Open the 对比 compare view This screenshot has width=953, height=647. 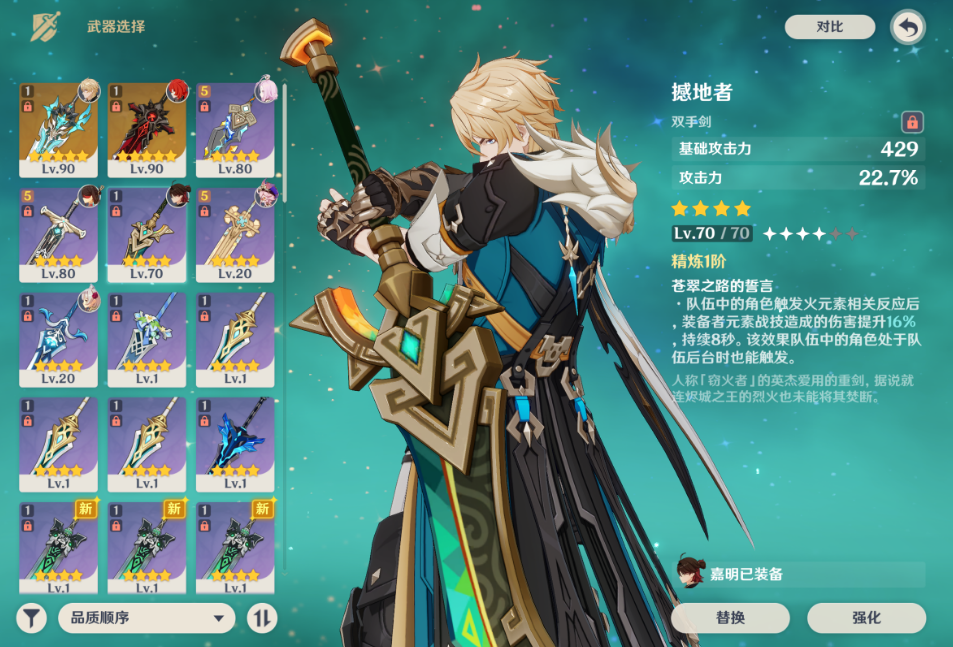(829, 27)
